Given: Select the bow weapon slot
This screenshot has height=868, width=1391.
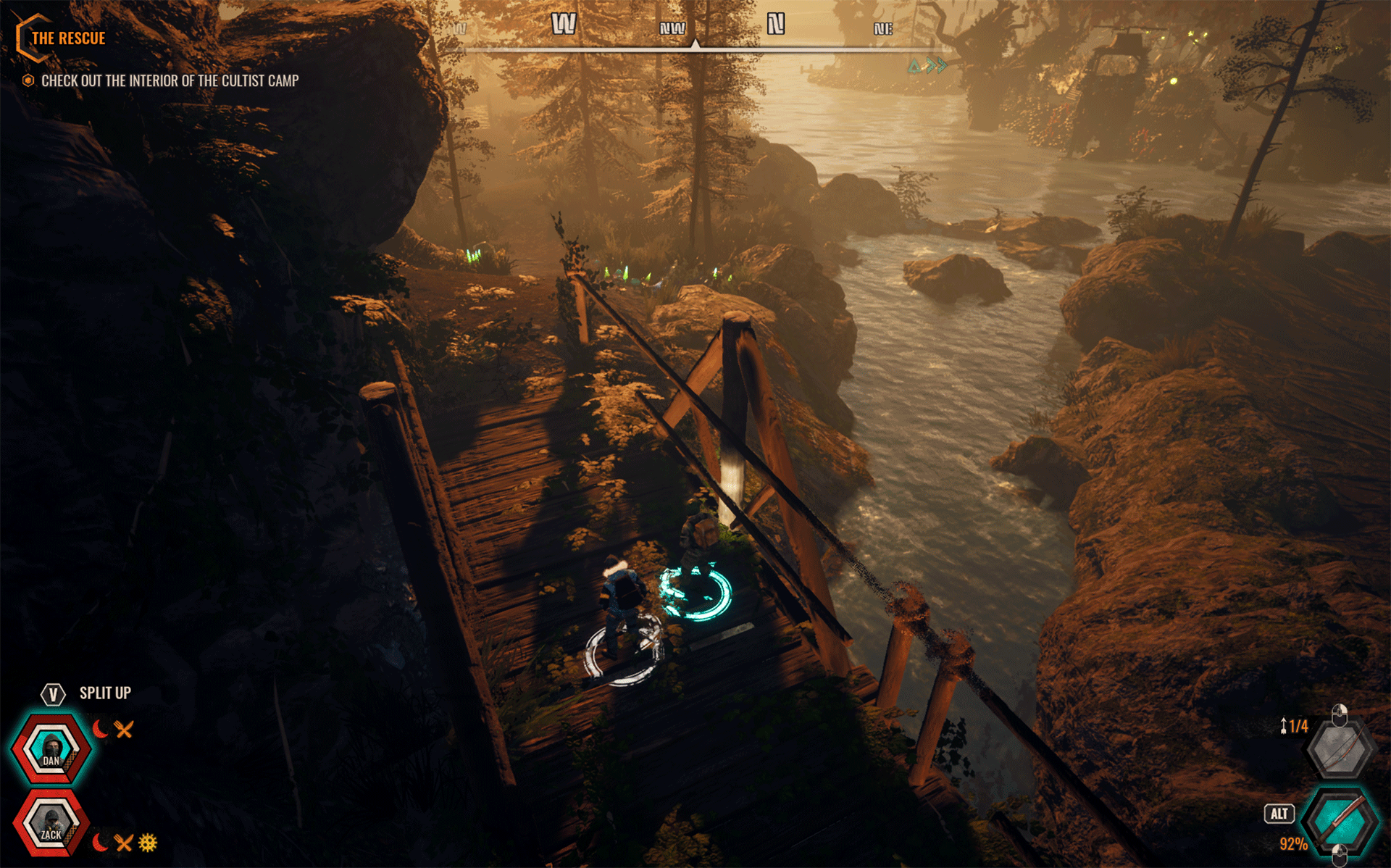Looking at the screenshot, I should 1340,750.
